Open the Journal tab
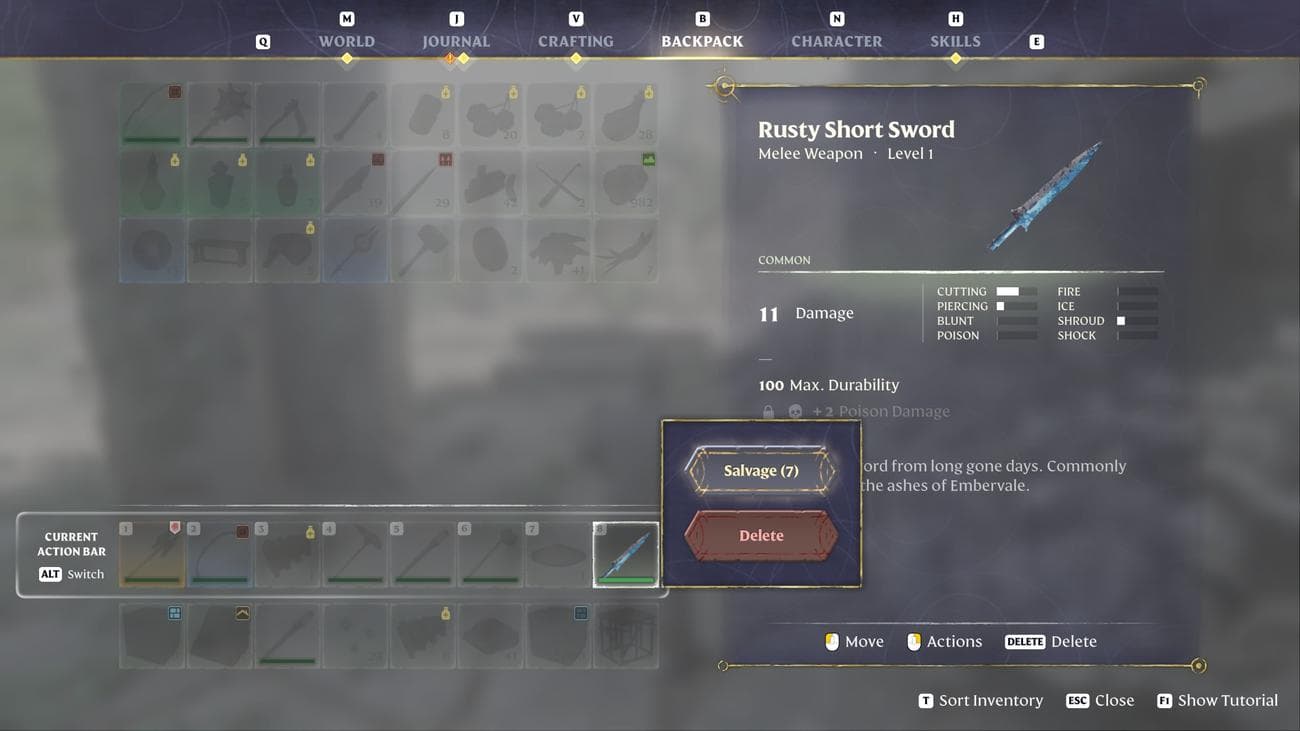Screen dimensions: 1300x731 point(456,41)
